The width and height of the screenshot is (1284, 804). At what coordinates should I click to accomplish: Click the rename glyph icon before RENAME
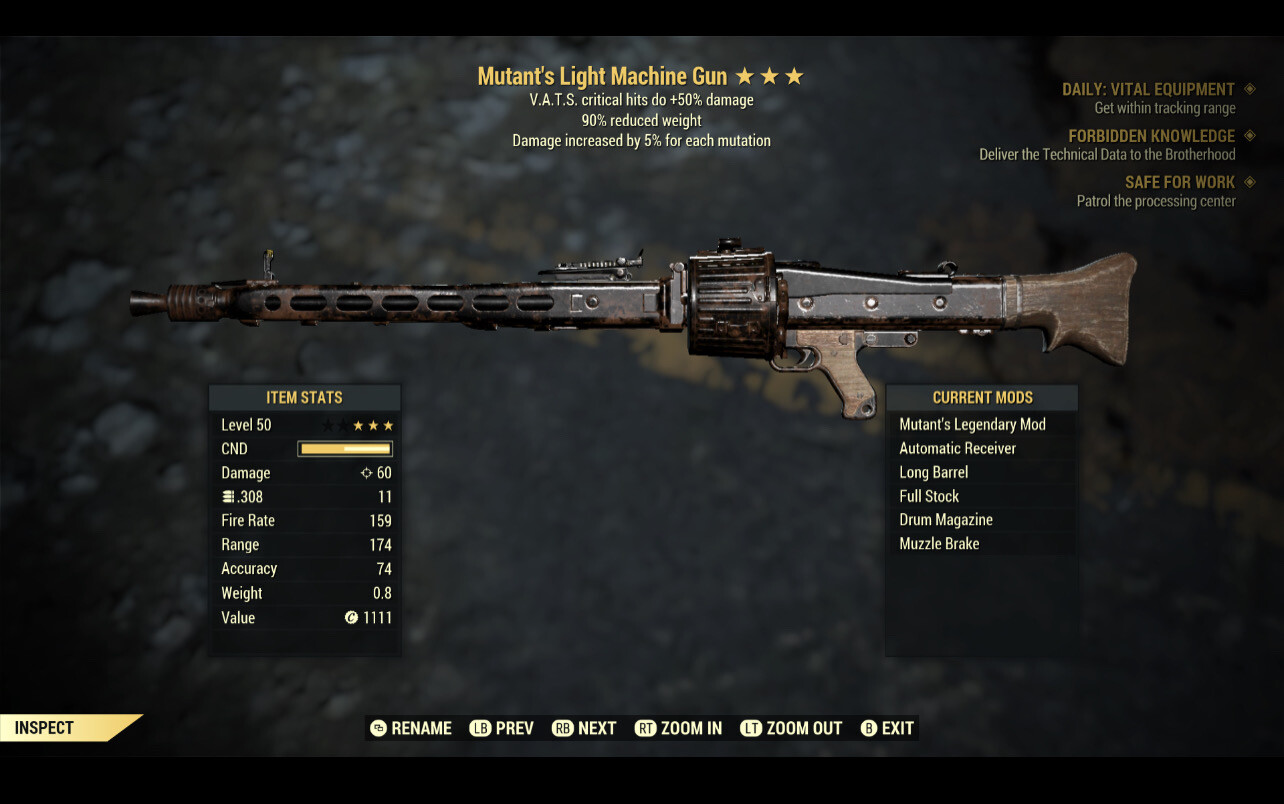click(x=379, y=728)
